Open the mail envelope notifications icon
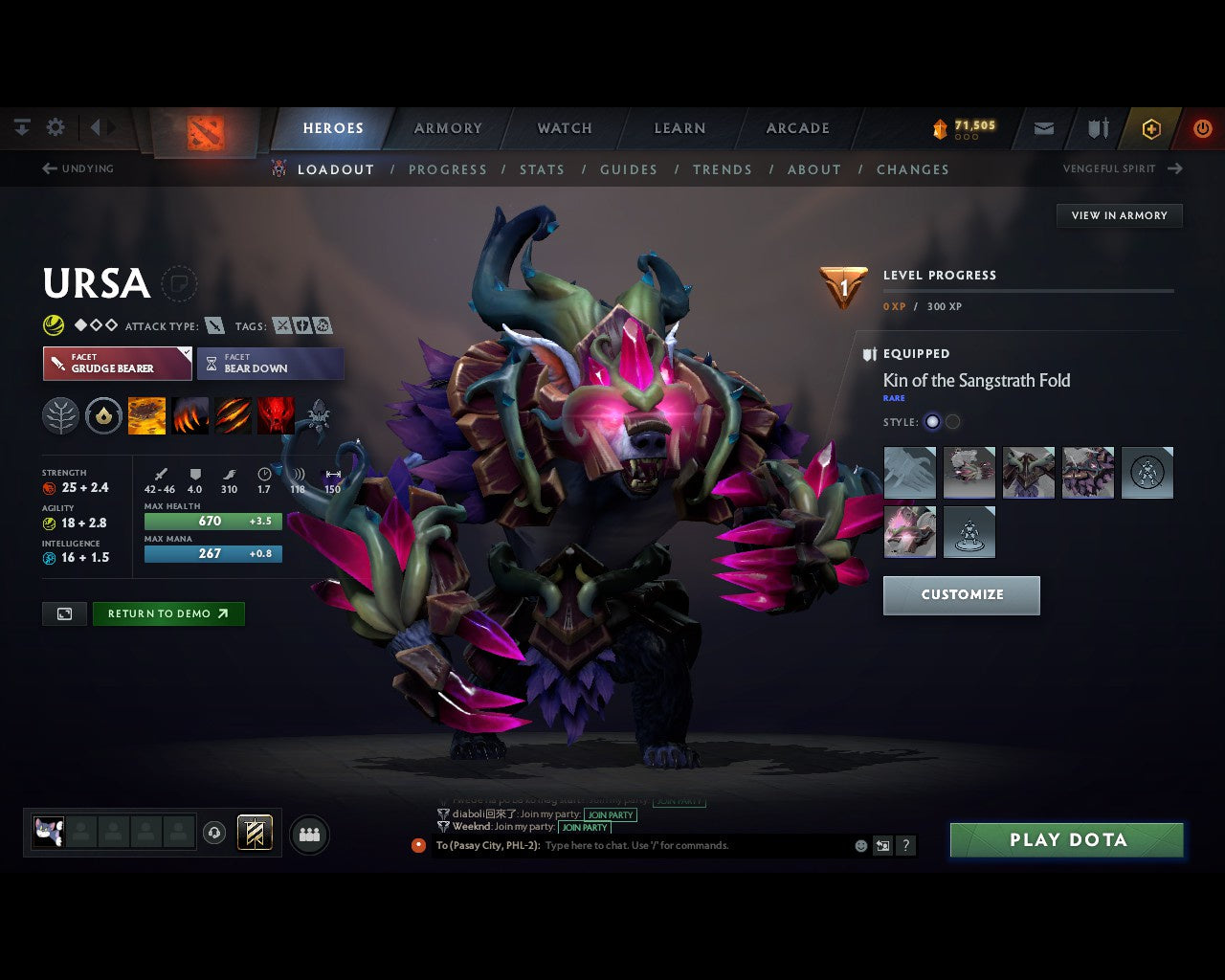This screenshot has width=1225, height=980. (x=1043, y=128)
